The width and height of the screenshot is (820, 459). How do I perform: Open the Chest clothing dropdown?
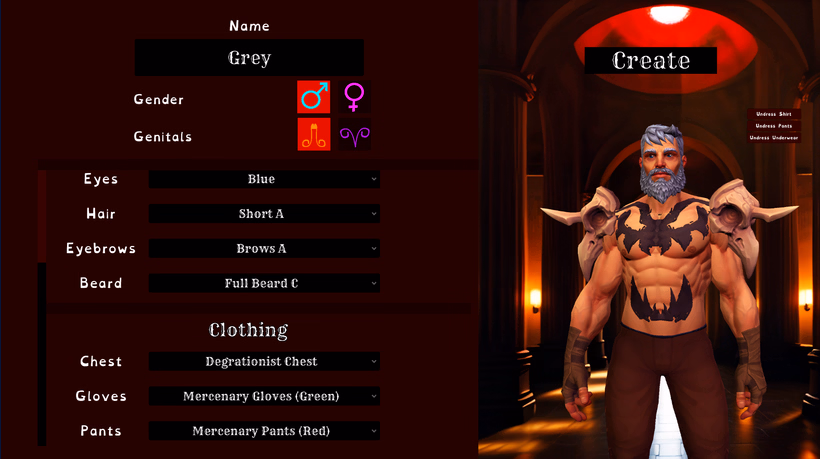tap(264, 361)
